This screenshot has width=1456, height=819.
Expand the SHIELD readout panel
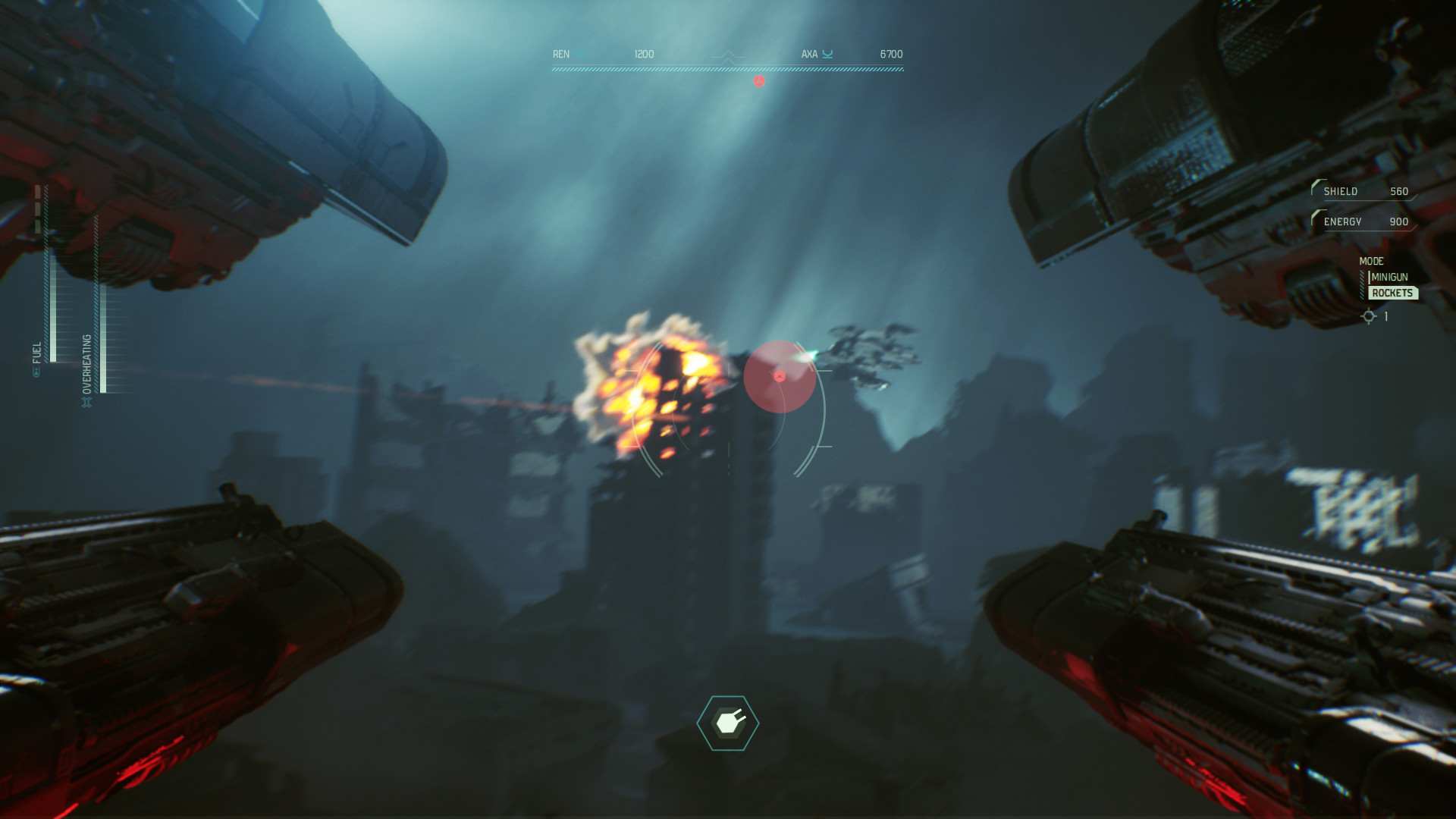pyautogui.click(x=1361, y=191)
